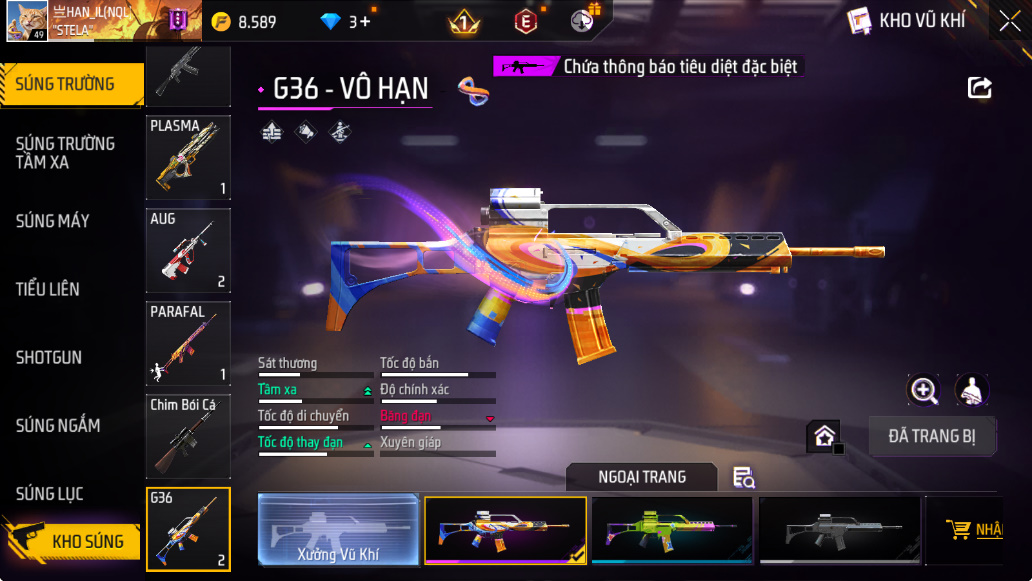This screenshot has height=581, width=1032.
Task: Pick the Chim Bói Cá weapon tile
Action: pos(188,436)
